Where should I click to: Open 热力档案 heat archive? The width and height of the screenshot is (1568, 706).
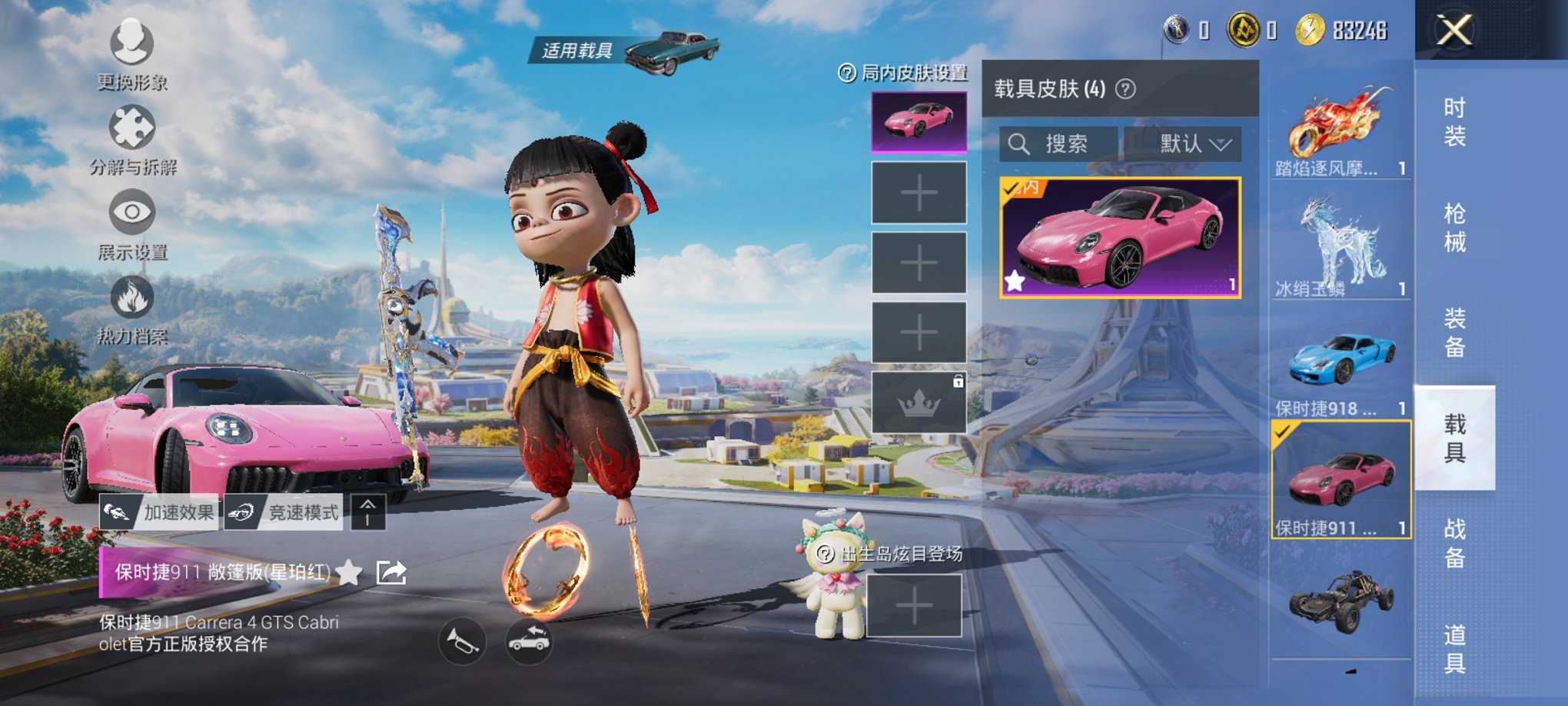(x=132, y=308)
